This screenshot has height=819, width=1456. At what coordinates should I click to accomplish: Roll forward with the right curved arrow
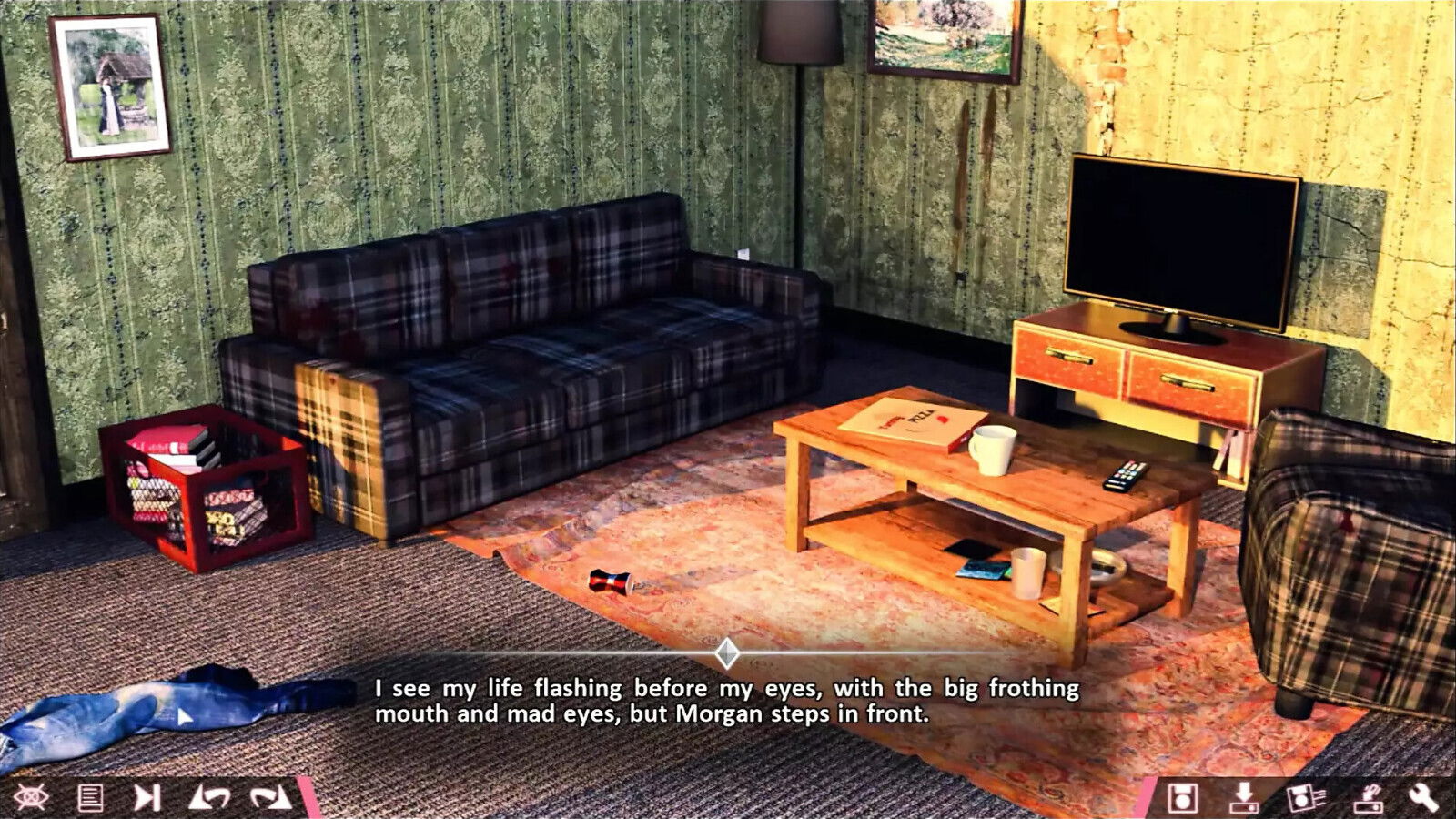269,798
